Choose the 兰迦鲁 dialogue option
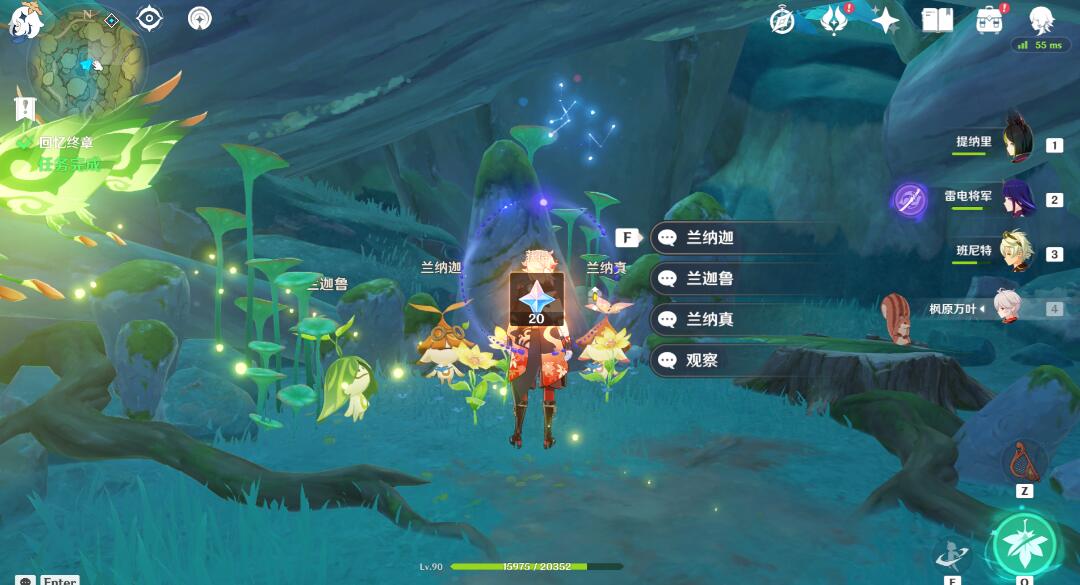Screen dimensions: 1080x585 [710, 279]
